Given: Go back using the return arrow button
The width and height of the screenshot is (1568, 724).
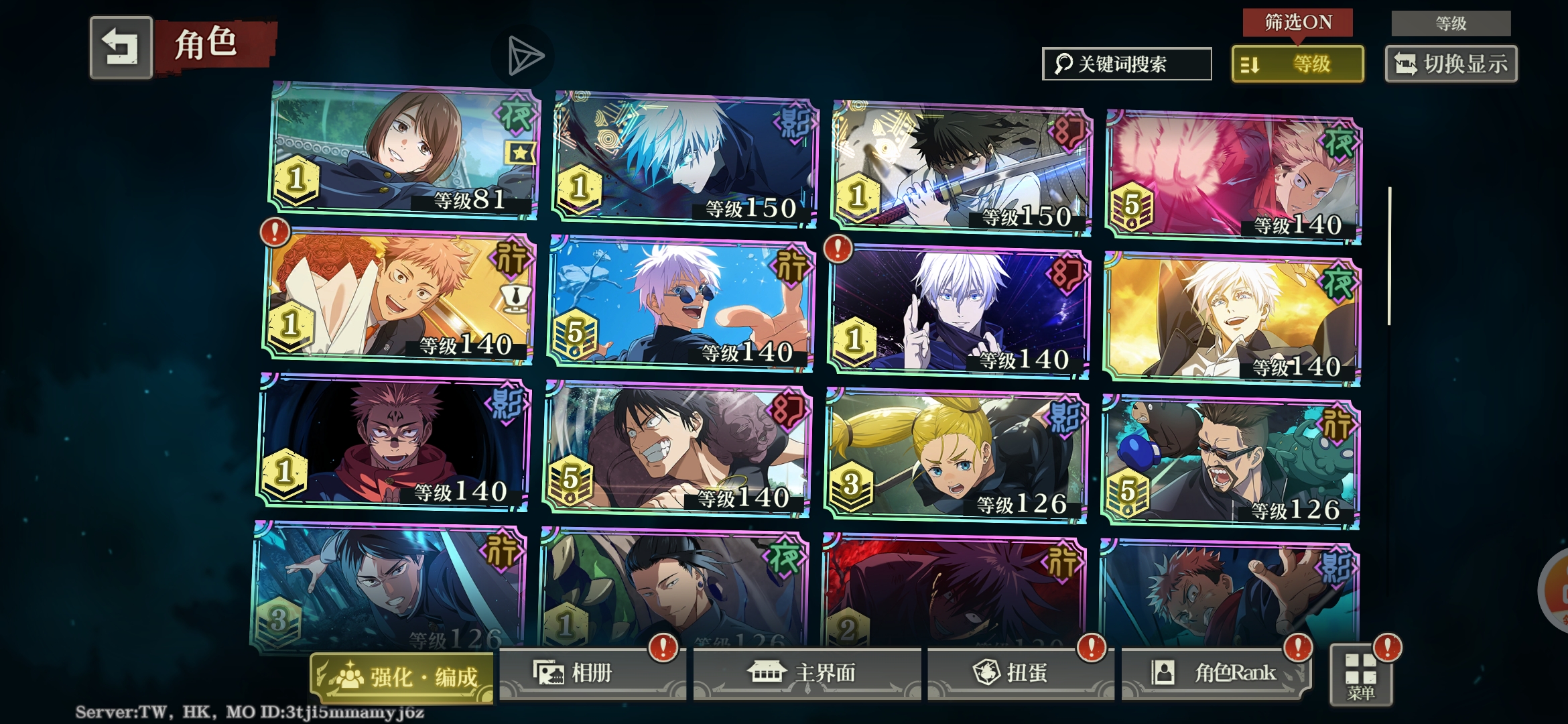Looking at the screenshot, I should tap(121, 48).
